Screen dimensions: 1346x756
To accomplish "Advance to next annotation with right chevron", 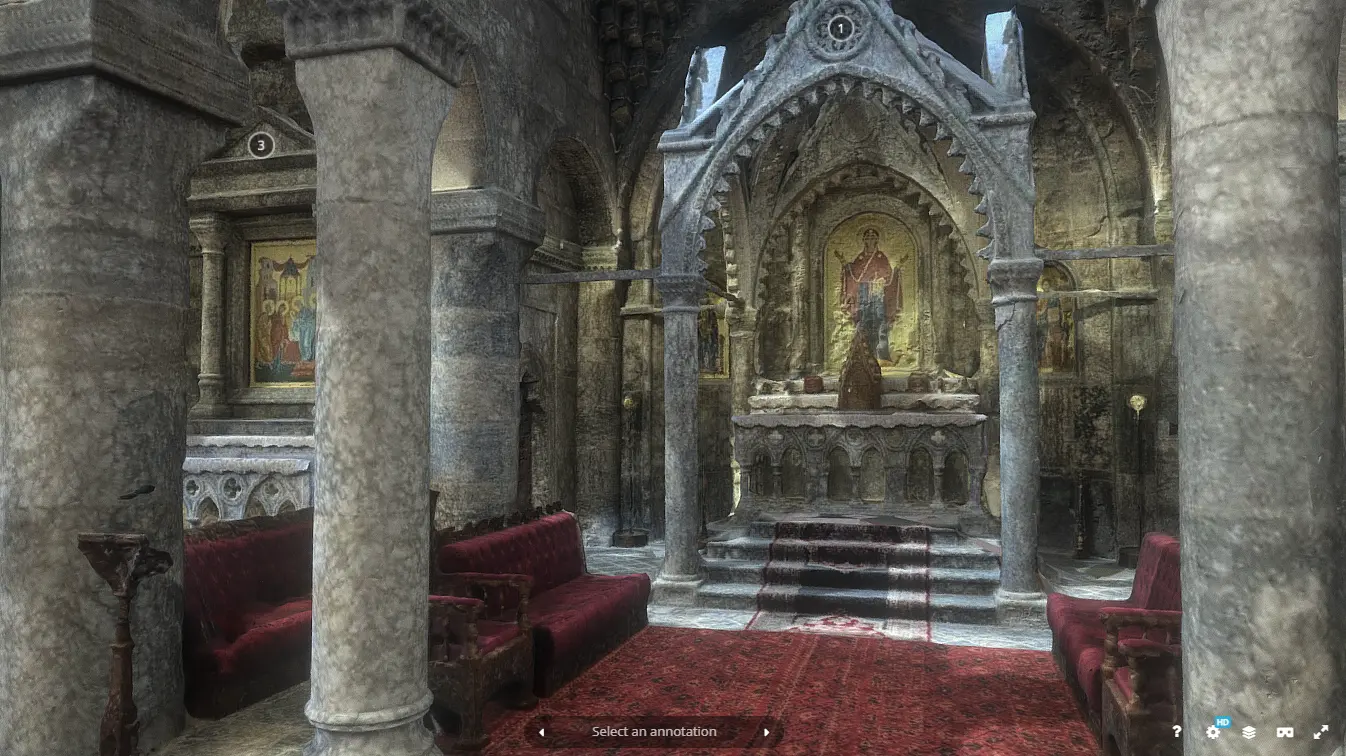I will pos(766,732).
